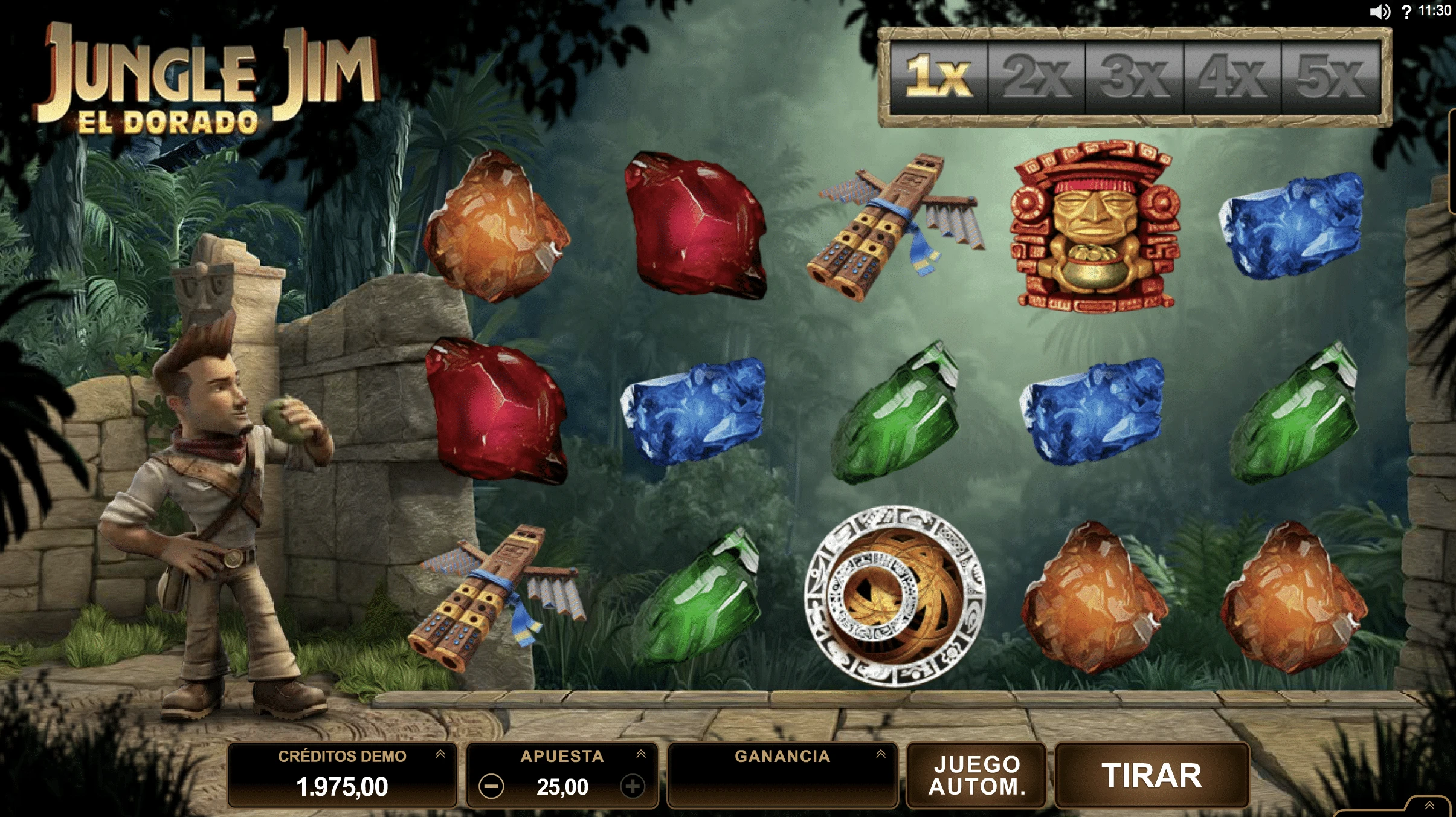
Task: Open help with the question mark icon
Action: point(1407,12)
